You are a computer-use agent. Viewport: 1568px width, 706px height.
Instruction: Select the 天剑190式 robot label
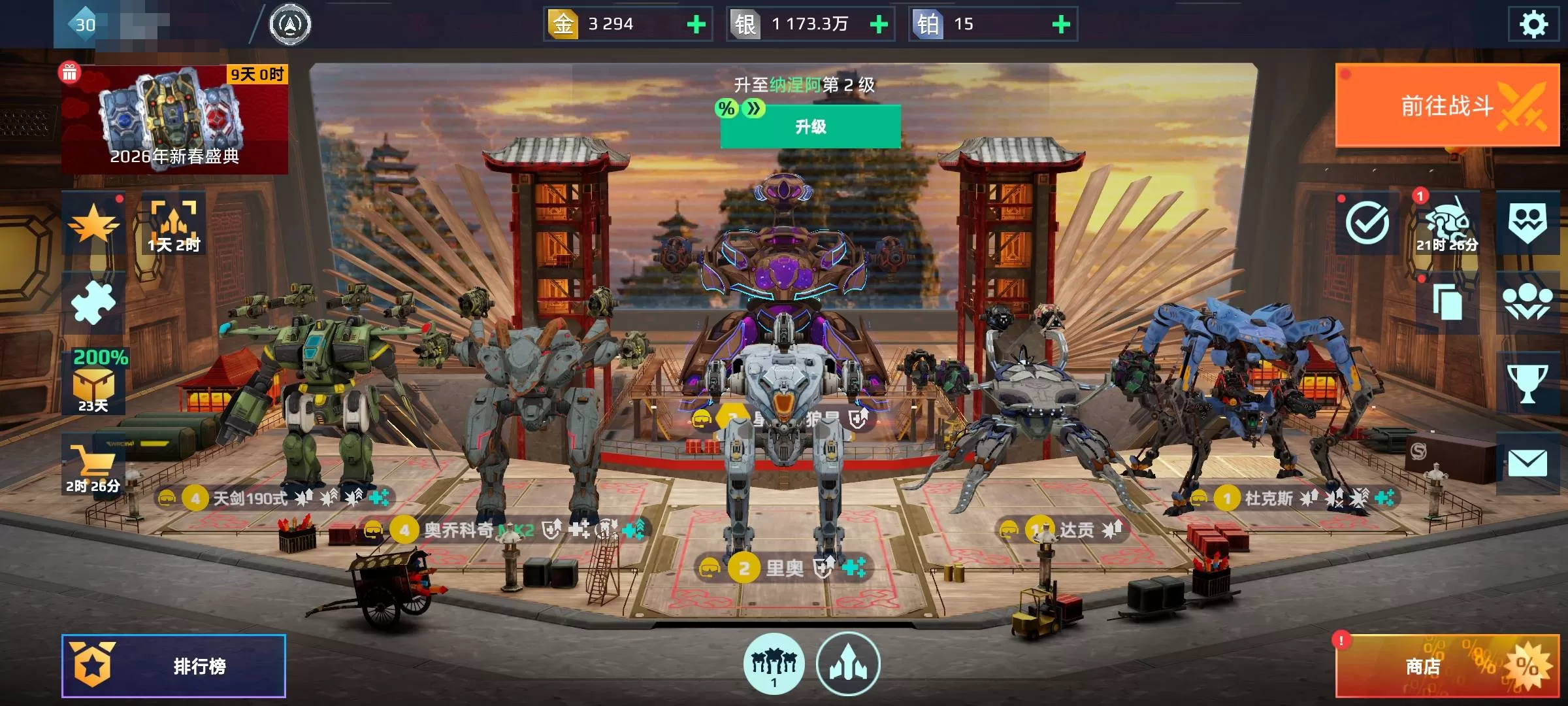coord(250,499)
